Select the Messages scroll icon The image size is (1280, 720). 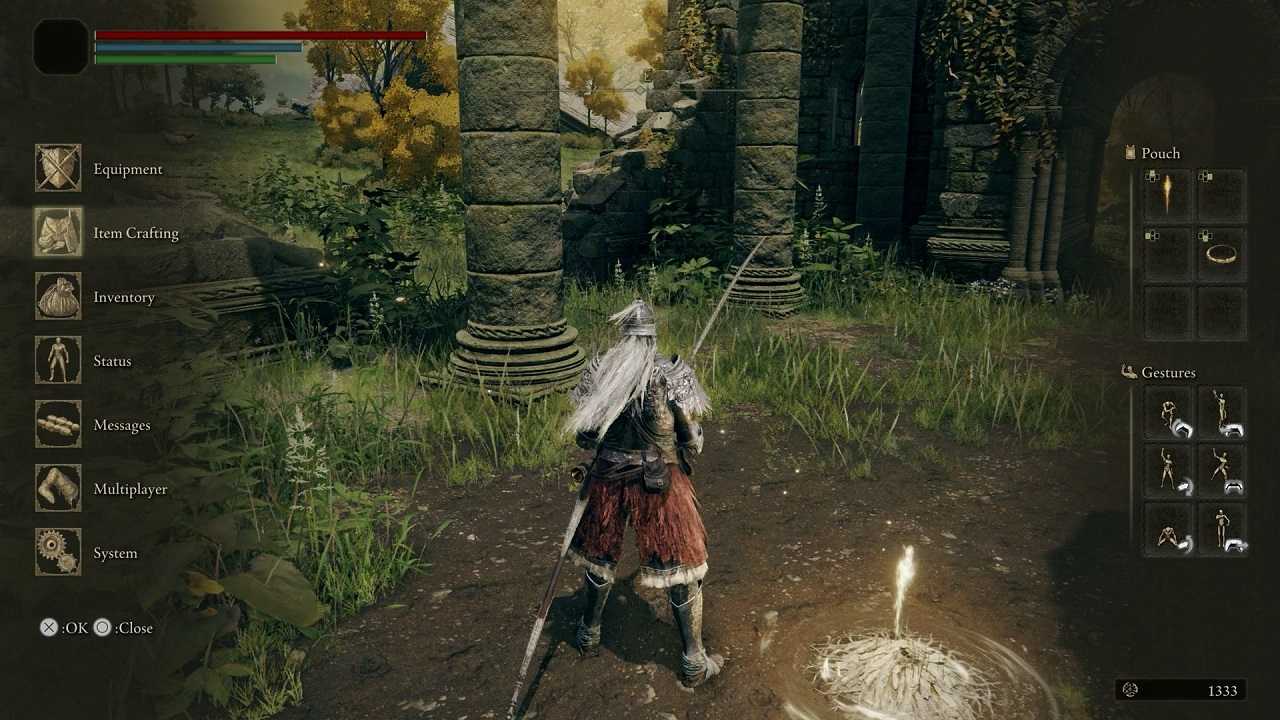click(58, 425)
